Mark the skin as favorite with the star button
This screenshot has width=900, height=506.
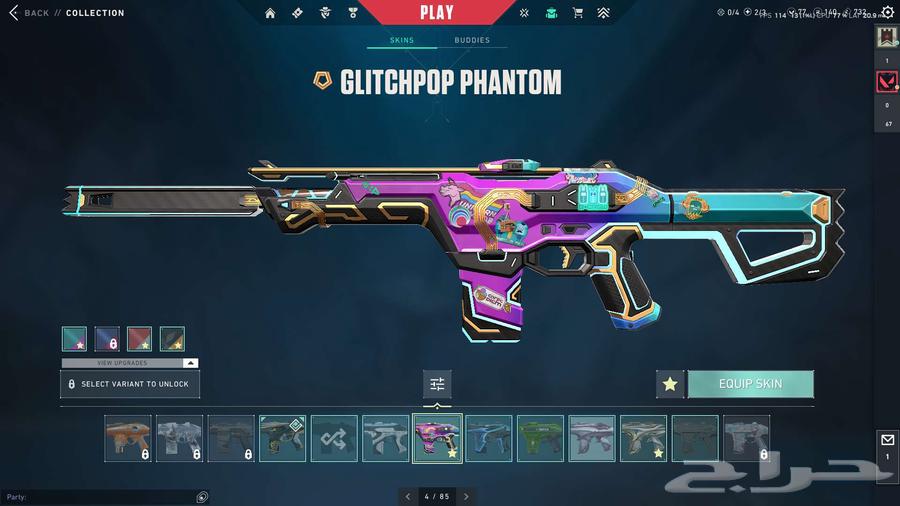[x=670, y=384]
